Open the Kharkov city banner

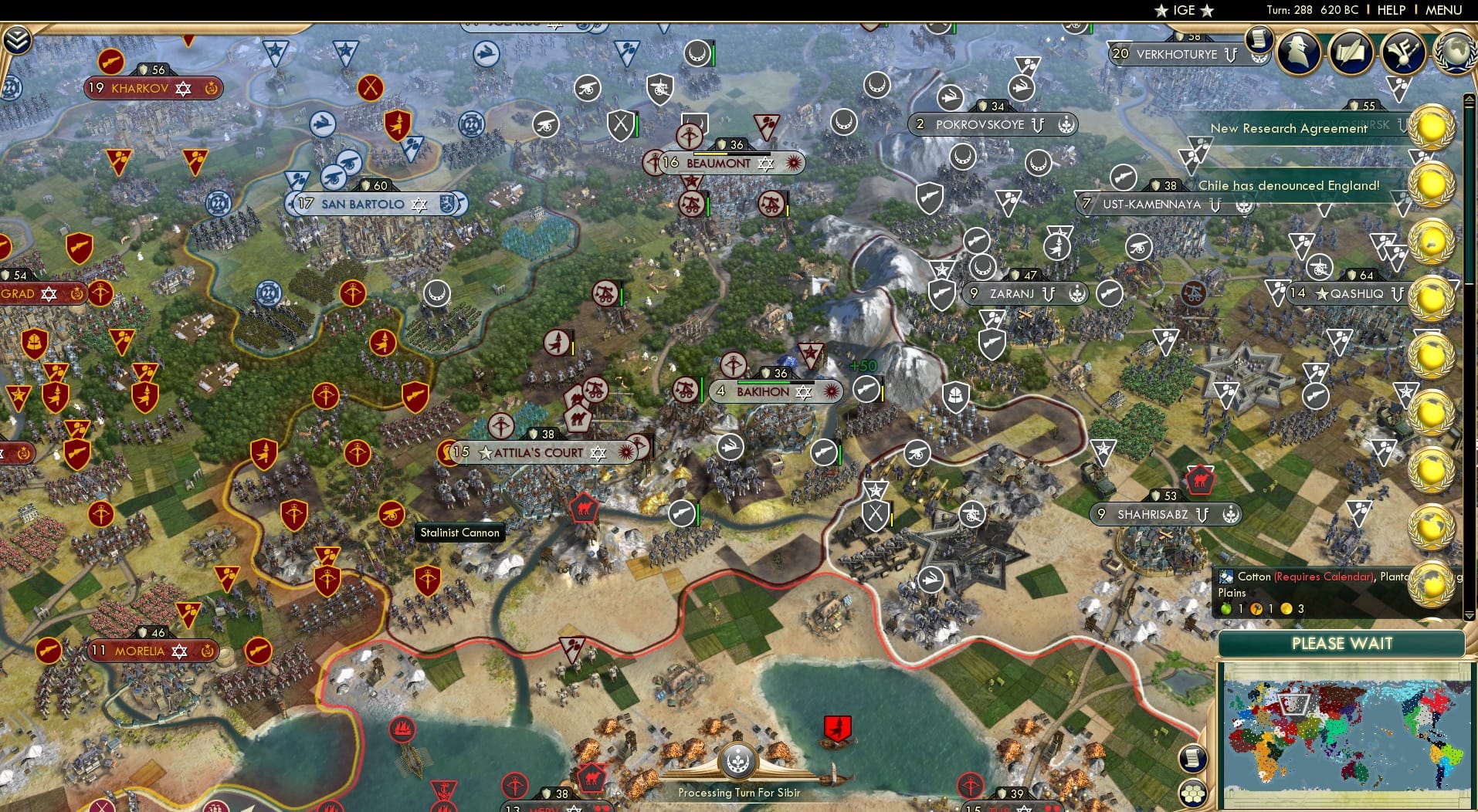[x=141, y=88]
